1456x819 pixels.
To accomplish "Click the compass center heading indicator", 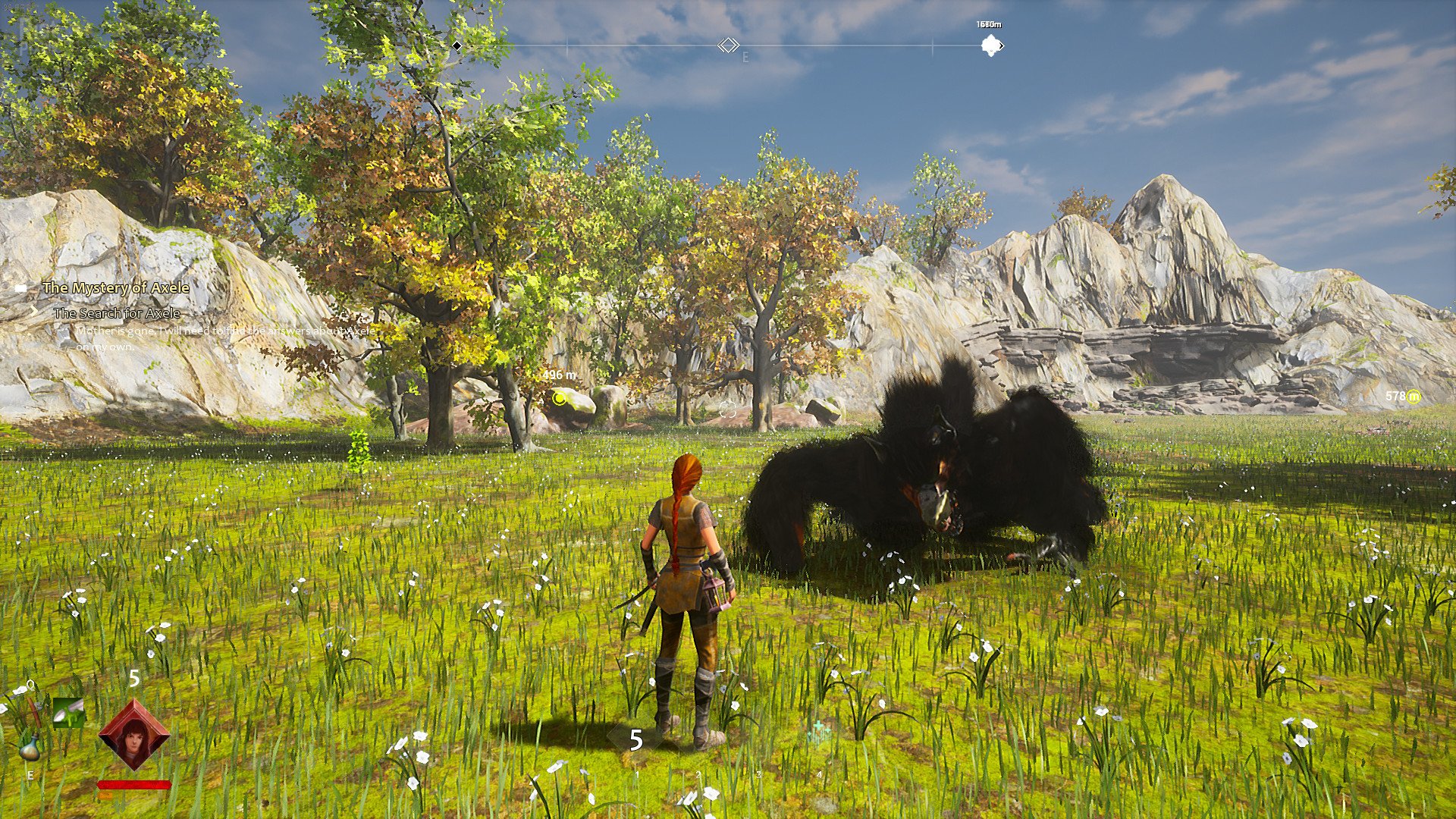I will tap(728, 45).
